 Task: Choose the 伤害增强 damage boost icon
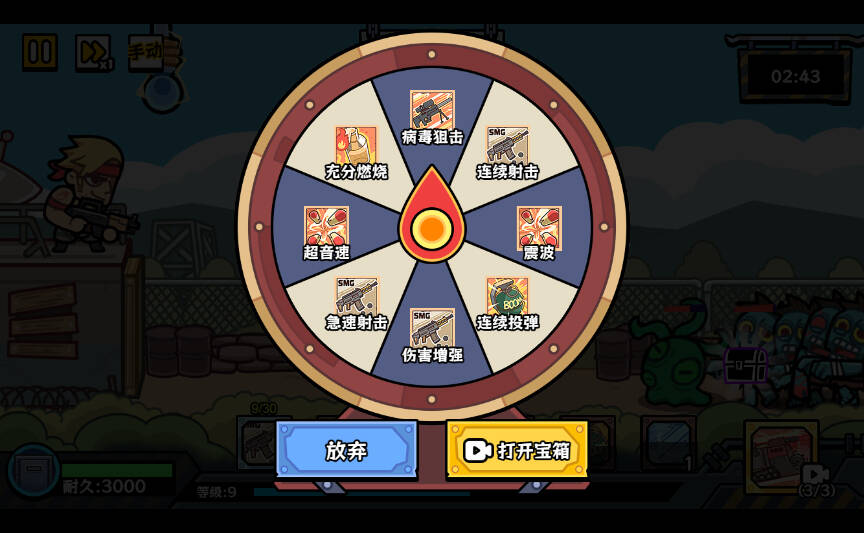(x=432, y=329)
